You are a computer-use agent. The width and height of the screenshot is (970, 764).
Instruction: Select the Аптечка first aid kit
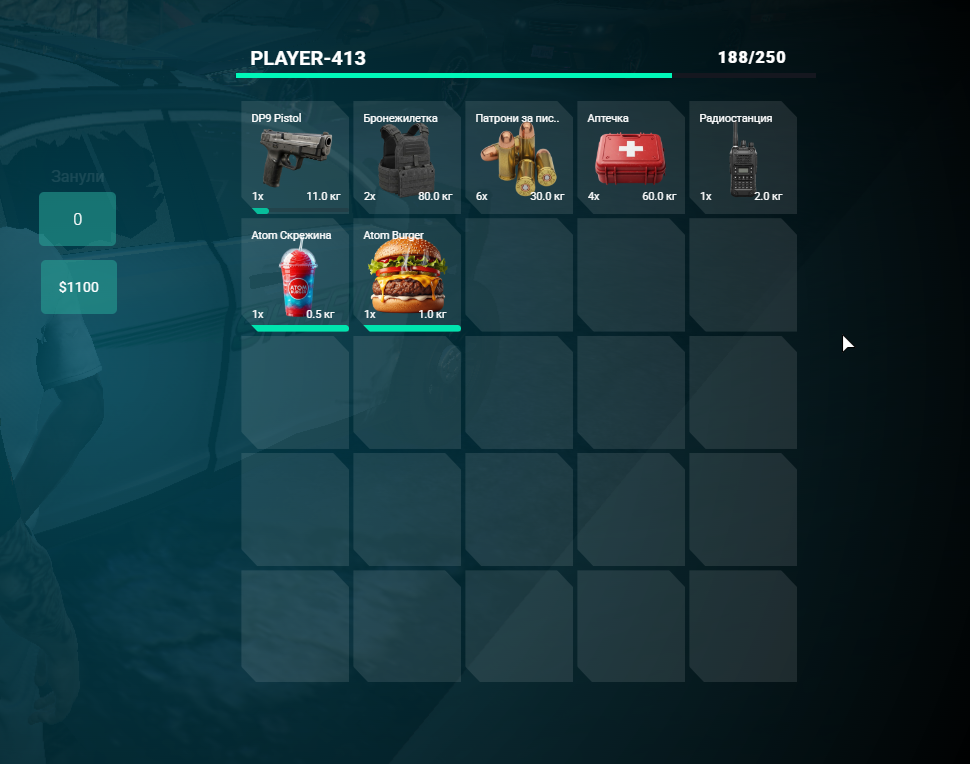tap(631, 158)
